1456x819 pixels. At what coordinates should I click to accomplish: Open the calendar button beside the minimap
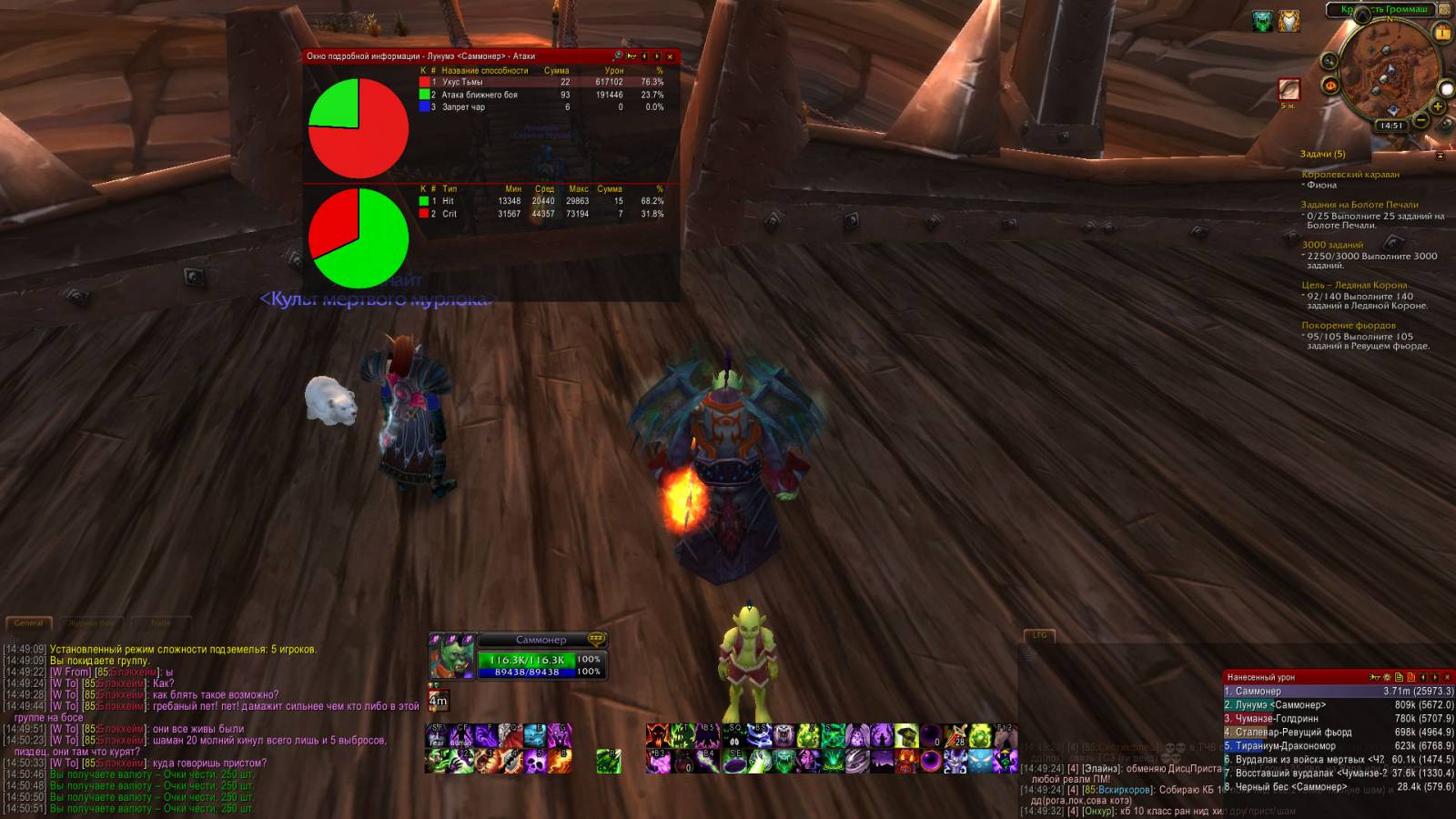coord(1441,33)
